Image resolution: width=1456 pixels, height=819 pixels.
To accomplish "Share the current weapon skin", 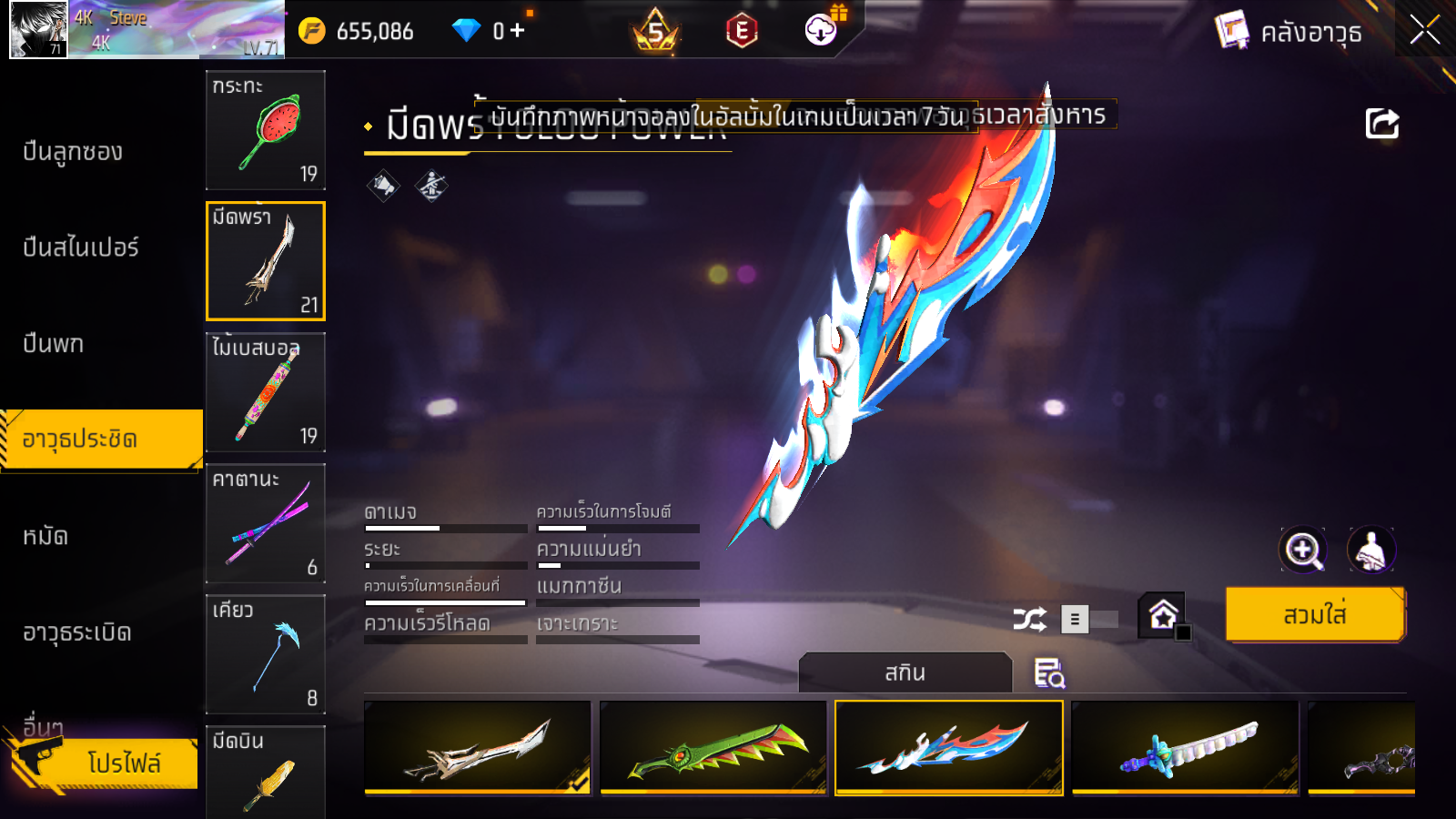I will click(x=1381, y=124).
